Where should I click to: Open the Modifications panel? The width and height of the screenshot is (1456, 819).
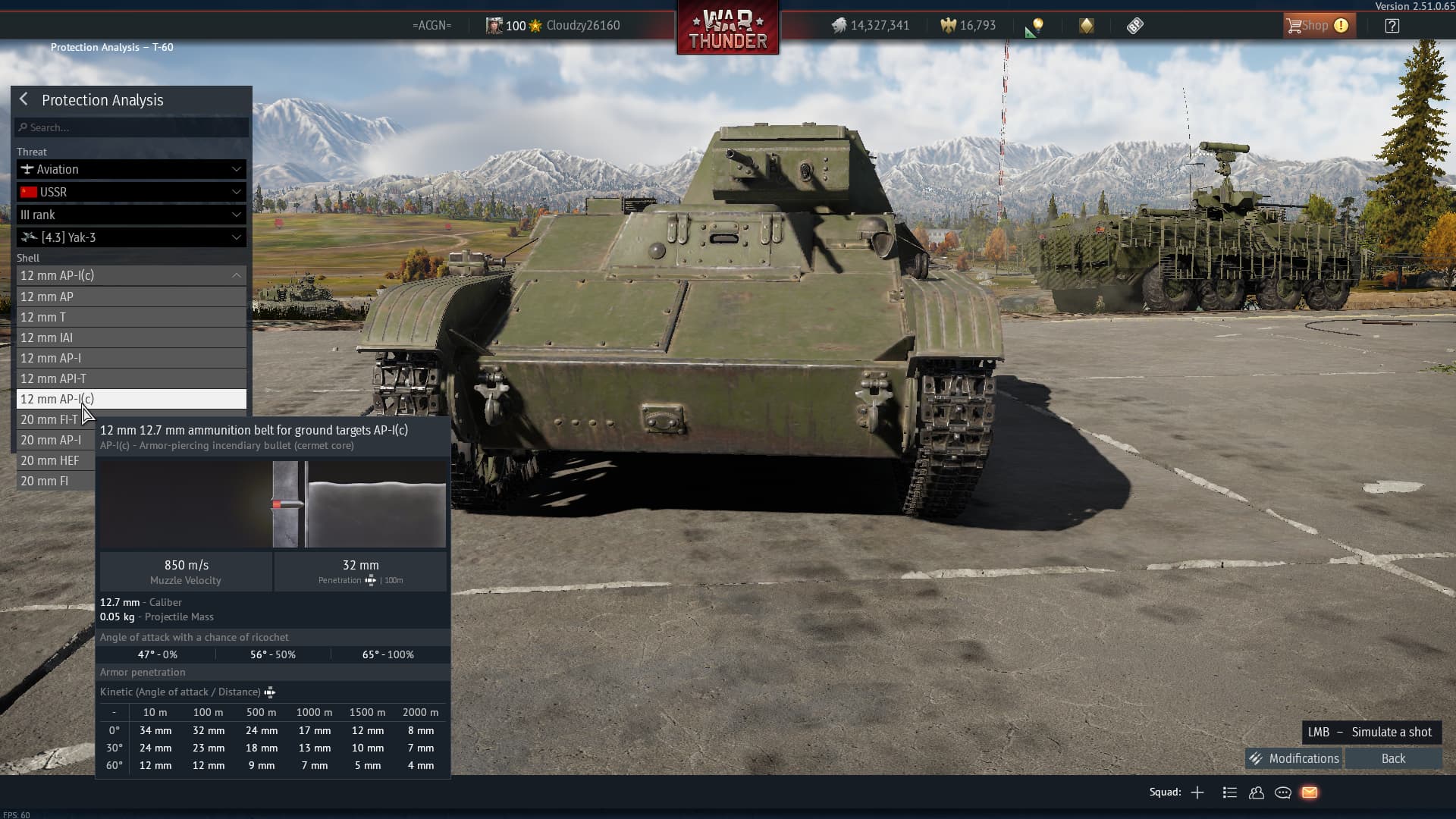click(x=1294, y=758)
